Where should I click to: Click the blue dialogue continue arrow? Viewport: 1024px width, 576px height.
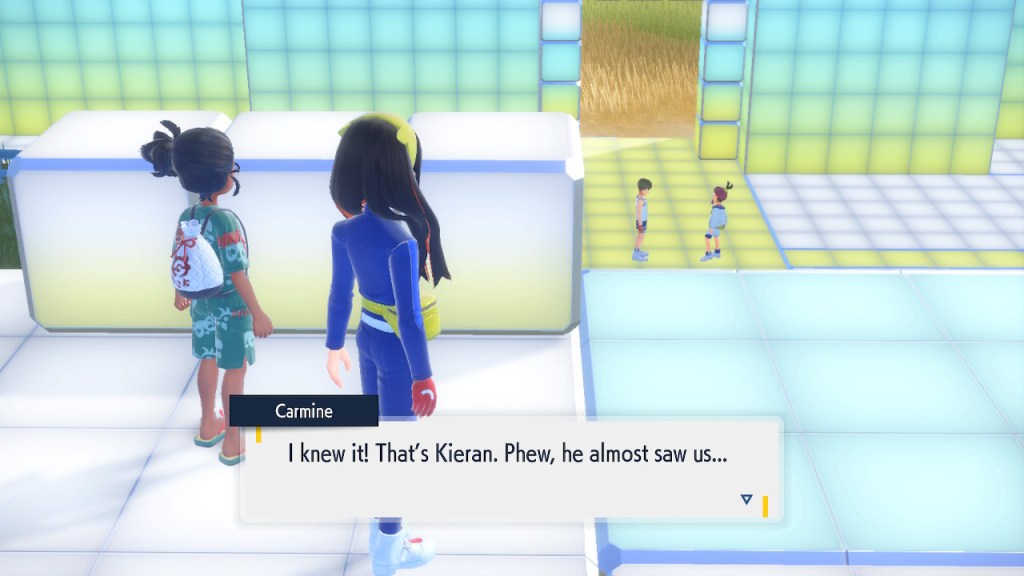(746, 499)
